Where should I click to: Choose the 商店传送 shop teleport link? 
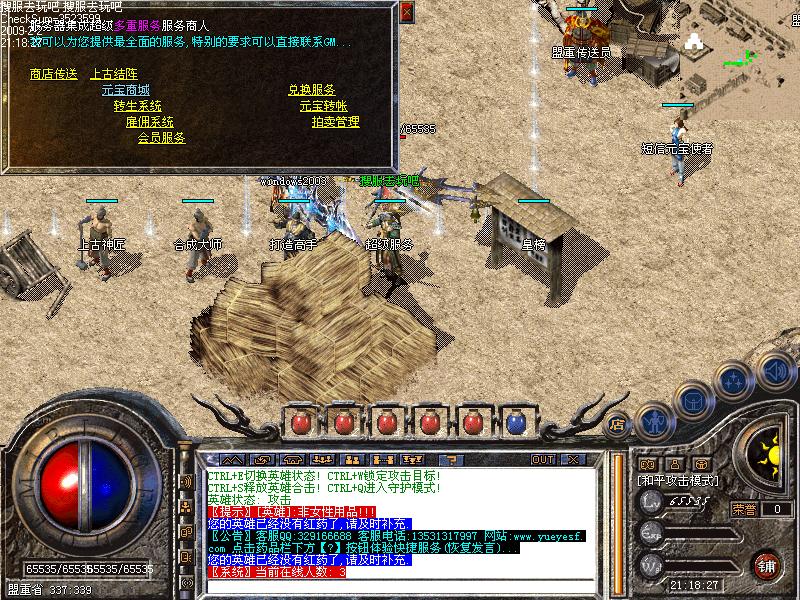pyautogui.click(x=53, y=74)
